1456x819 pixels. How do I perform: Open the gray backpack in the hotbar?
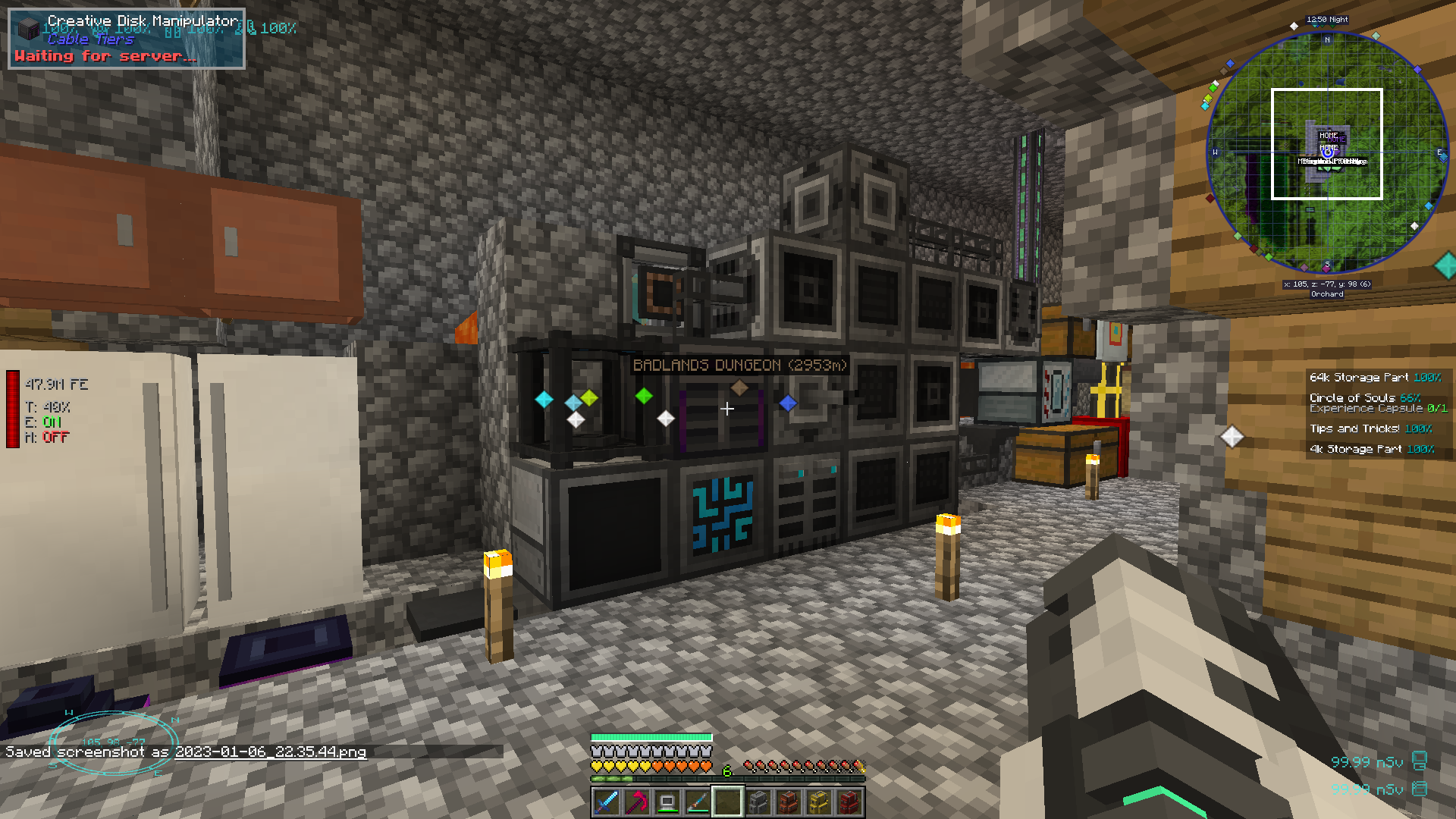(x=760, y=802)
